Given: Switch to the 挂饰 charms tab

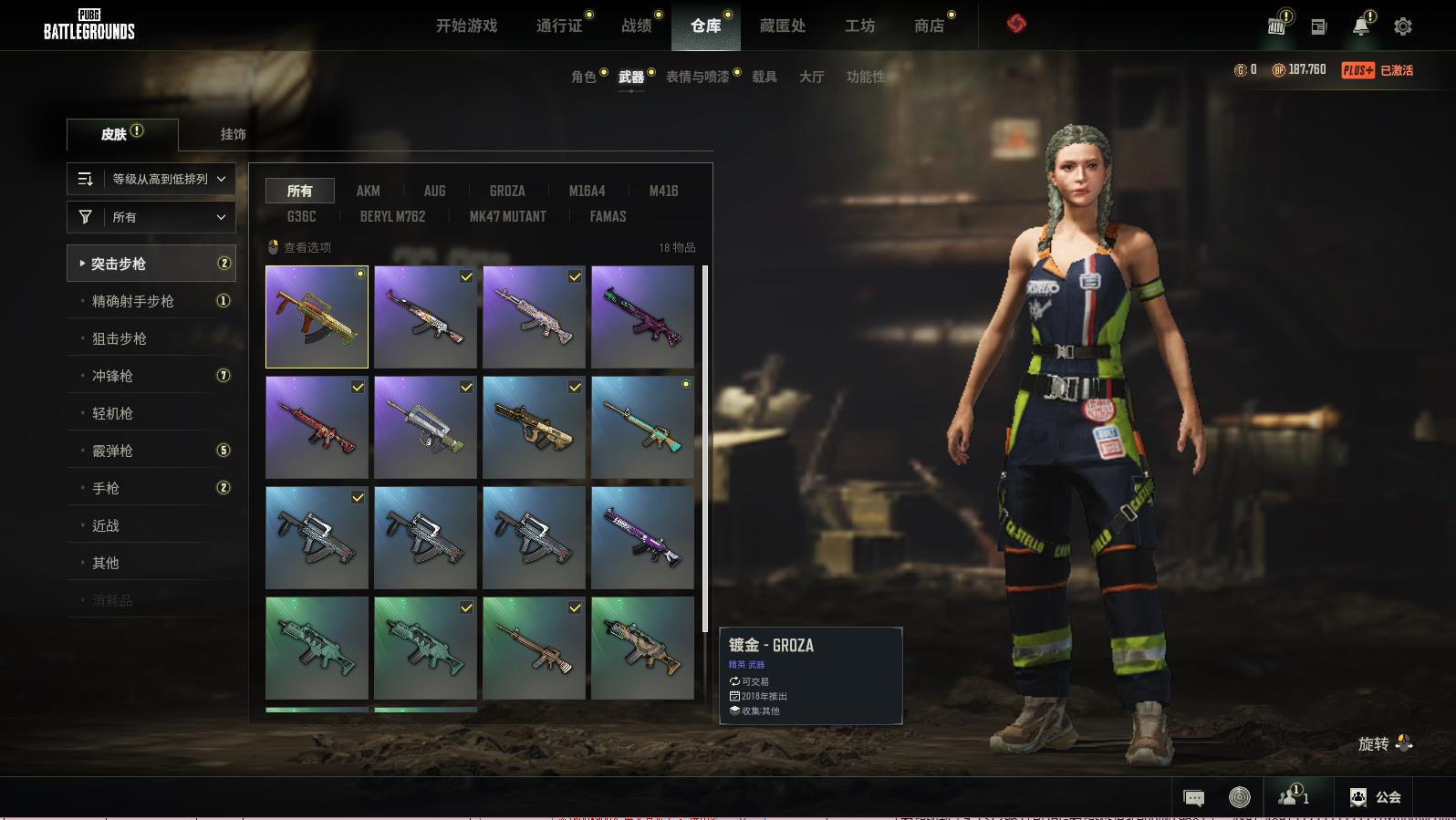Looking at the screenshot, I should click(233, 134).
